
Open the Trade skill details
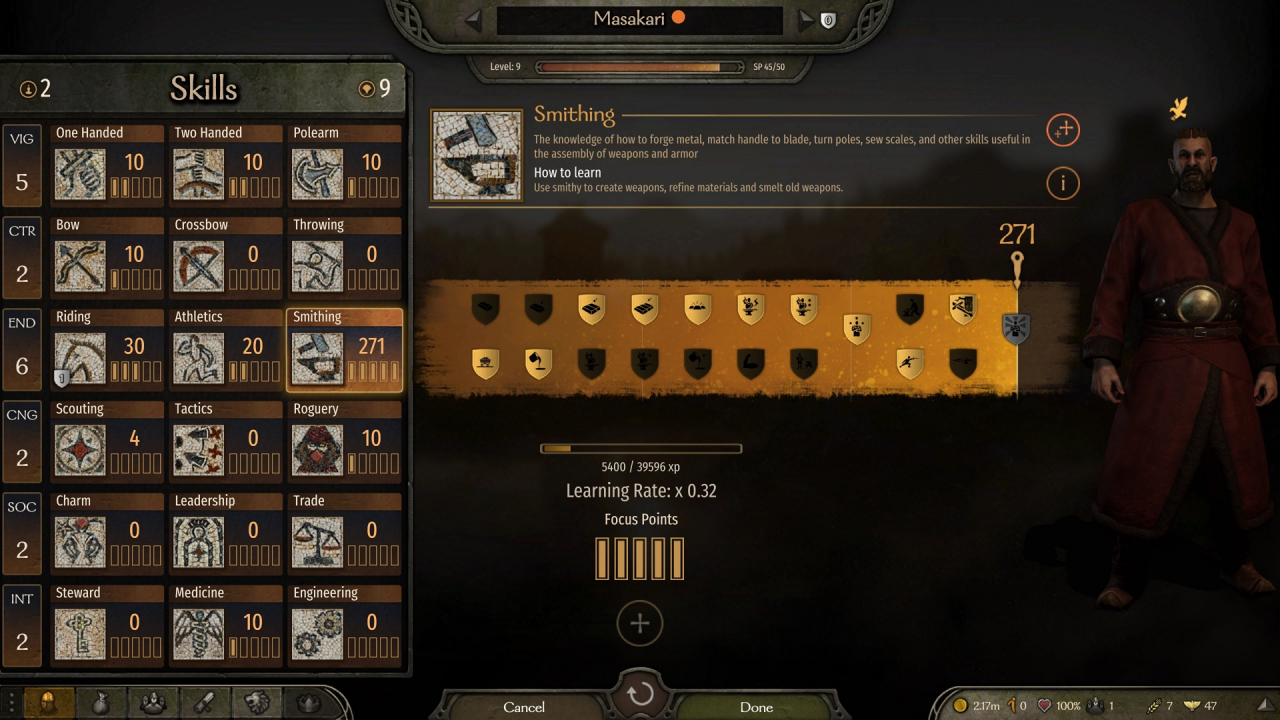[x=344, y=532]
